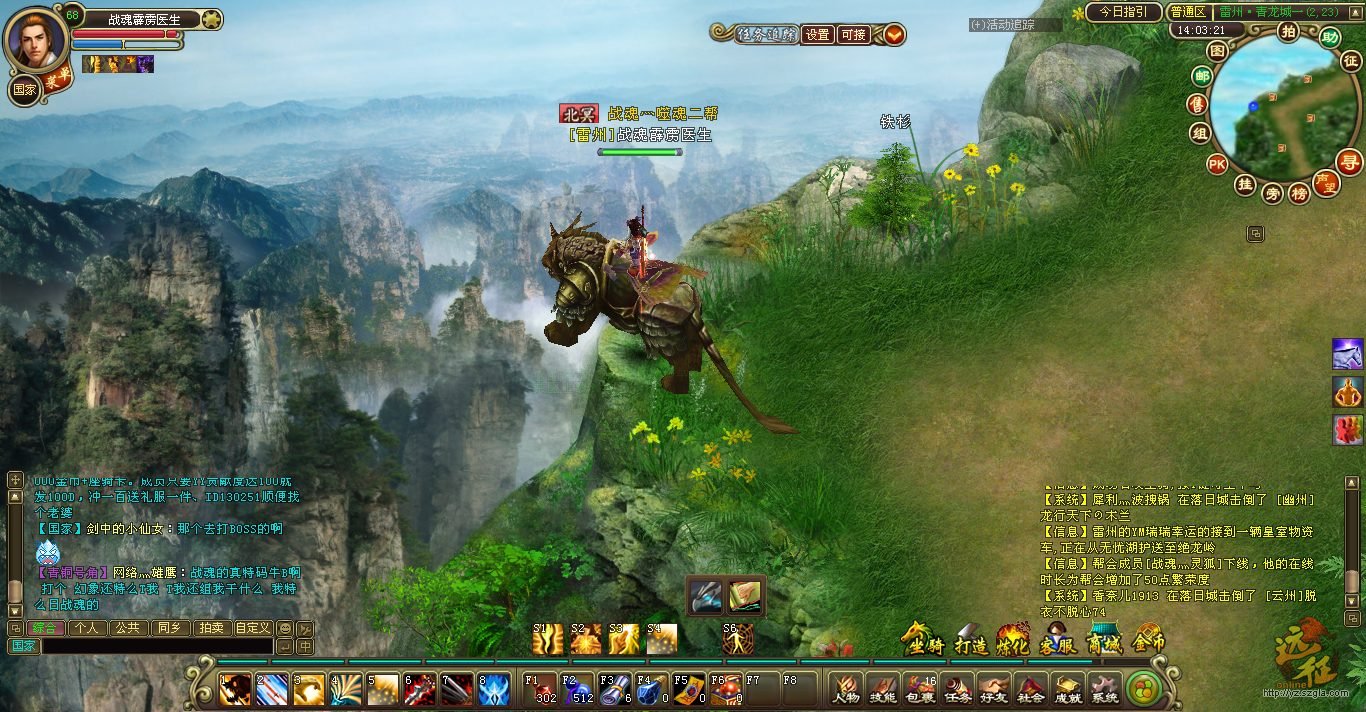The image size is (1366, 712).
Task: Open the 邮 mail button
Action: pos(1200,76)
